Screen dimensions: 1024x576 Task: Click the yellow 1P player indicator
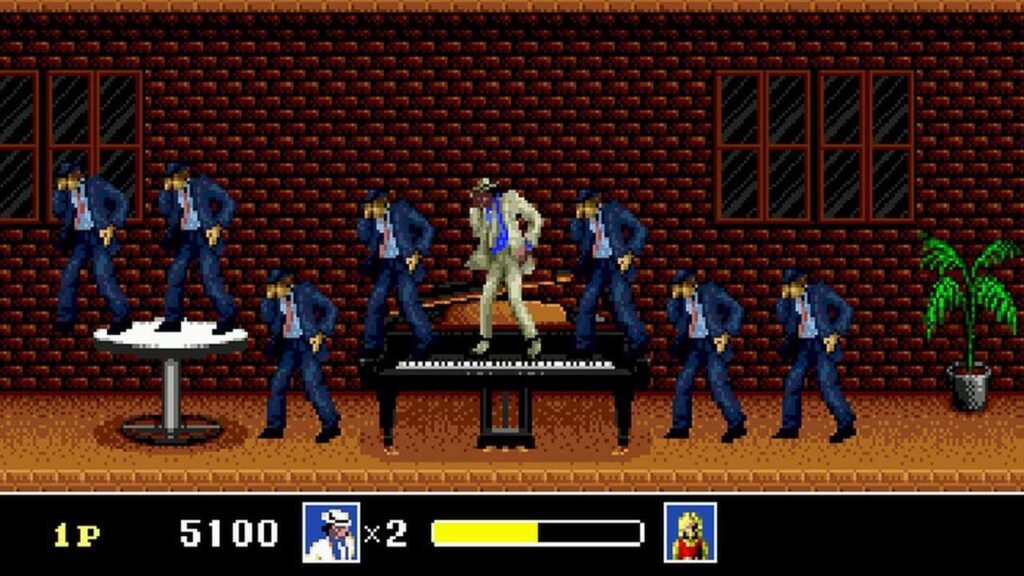77,535
